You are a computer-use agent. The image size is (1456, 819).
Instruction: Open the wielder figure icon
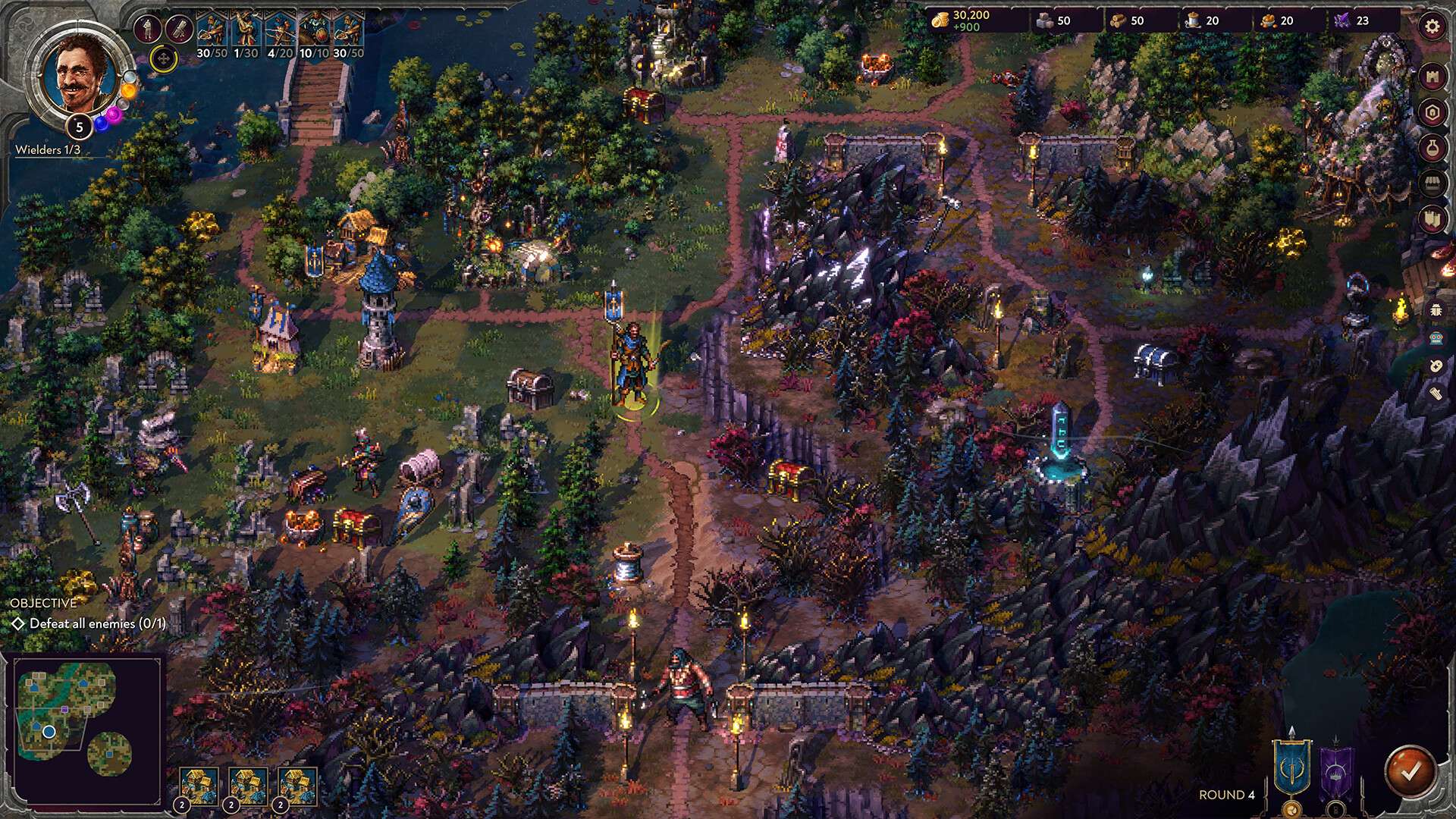coord(147,30)
